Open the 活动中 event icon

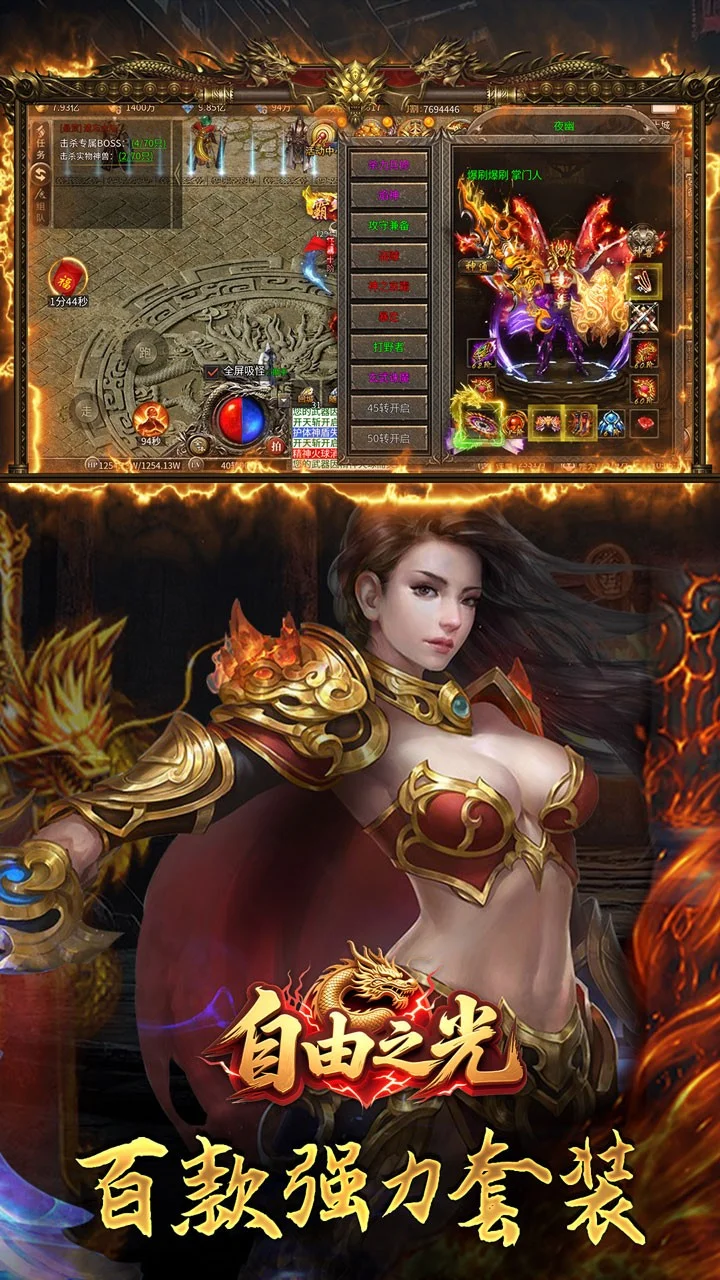pyautogui.click(x=322, y=140)
